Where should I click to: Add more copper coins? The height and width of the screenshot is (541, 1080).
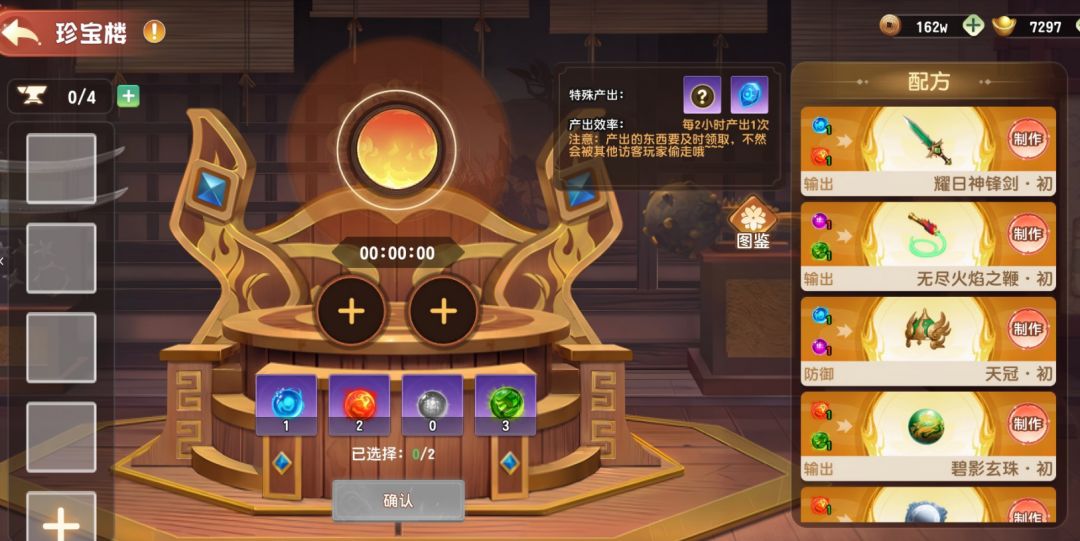click(973, 26)
